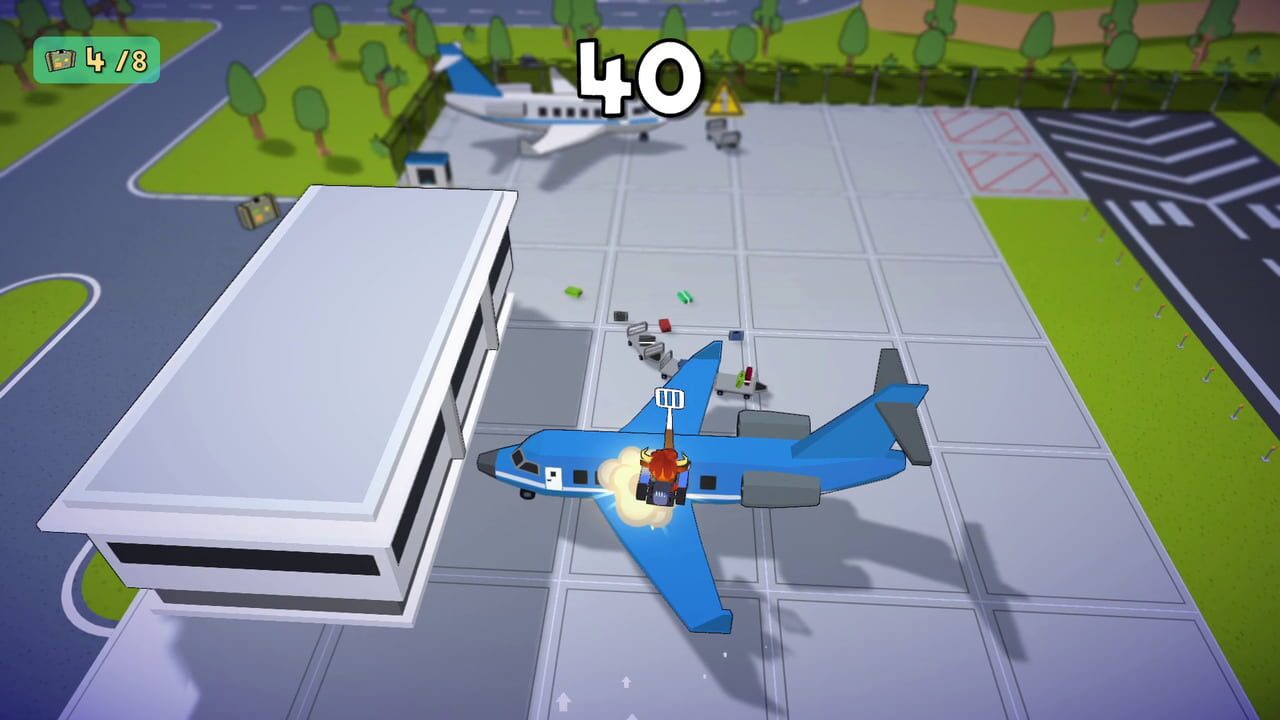Click the yellow warning sign near the parked plane

coord(727,99)
